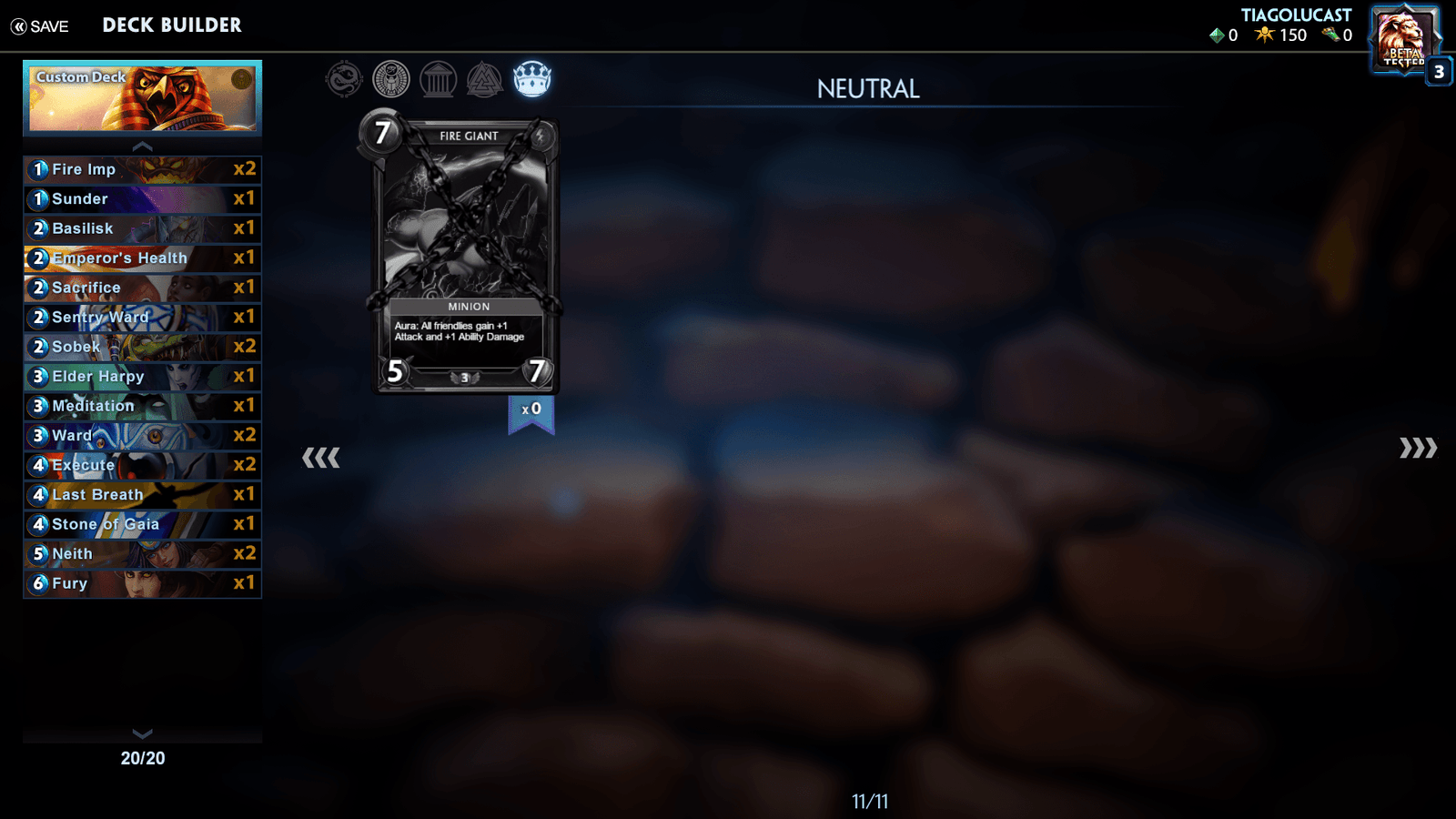Click Fire Imp in the deck list

pos(143,169)
